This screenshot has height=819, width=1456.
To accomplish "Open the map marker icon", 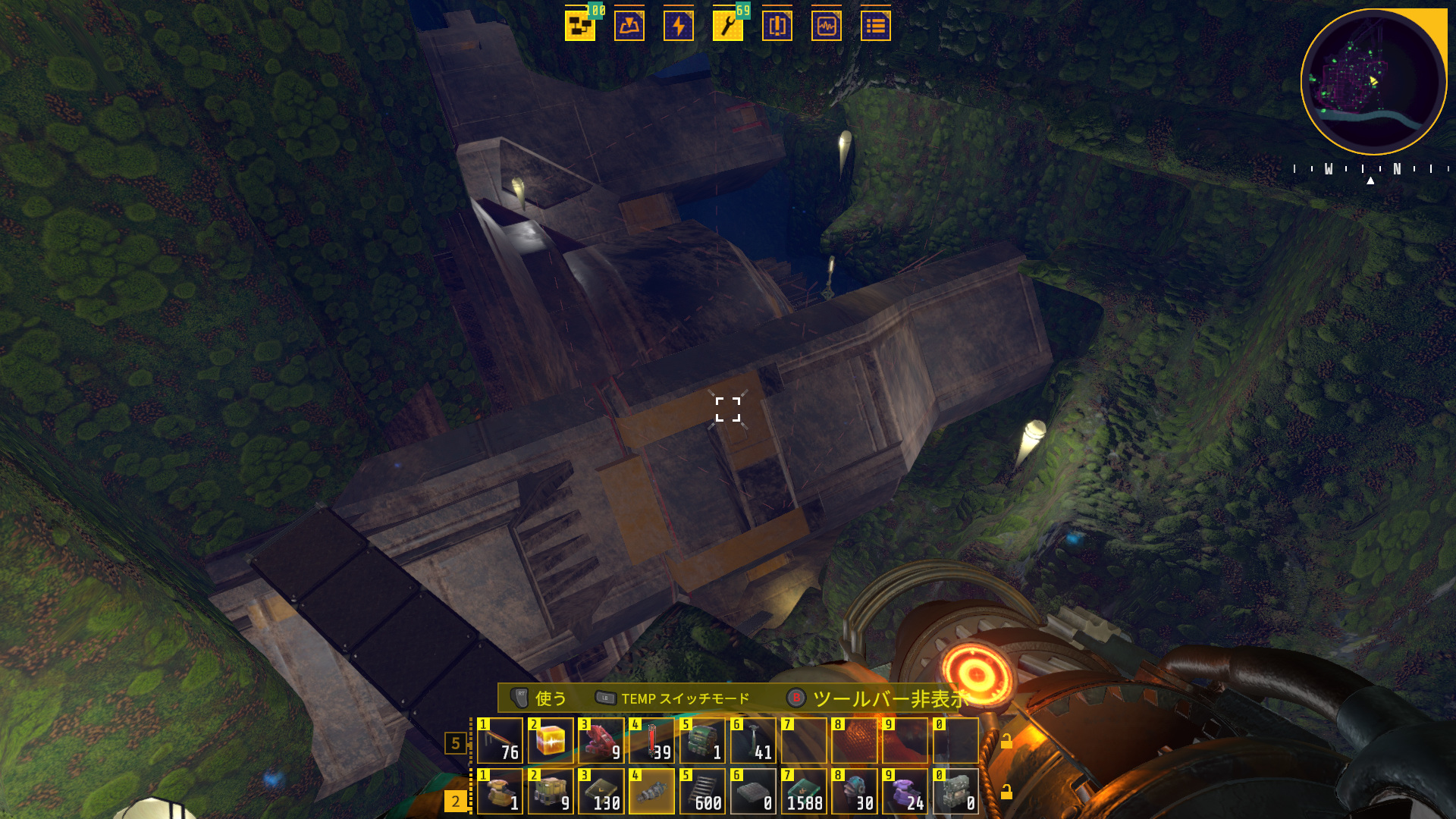I will [x=629, y=26].
